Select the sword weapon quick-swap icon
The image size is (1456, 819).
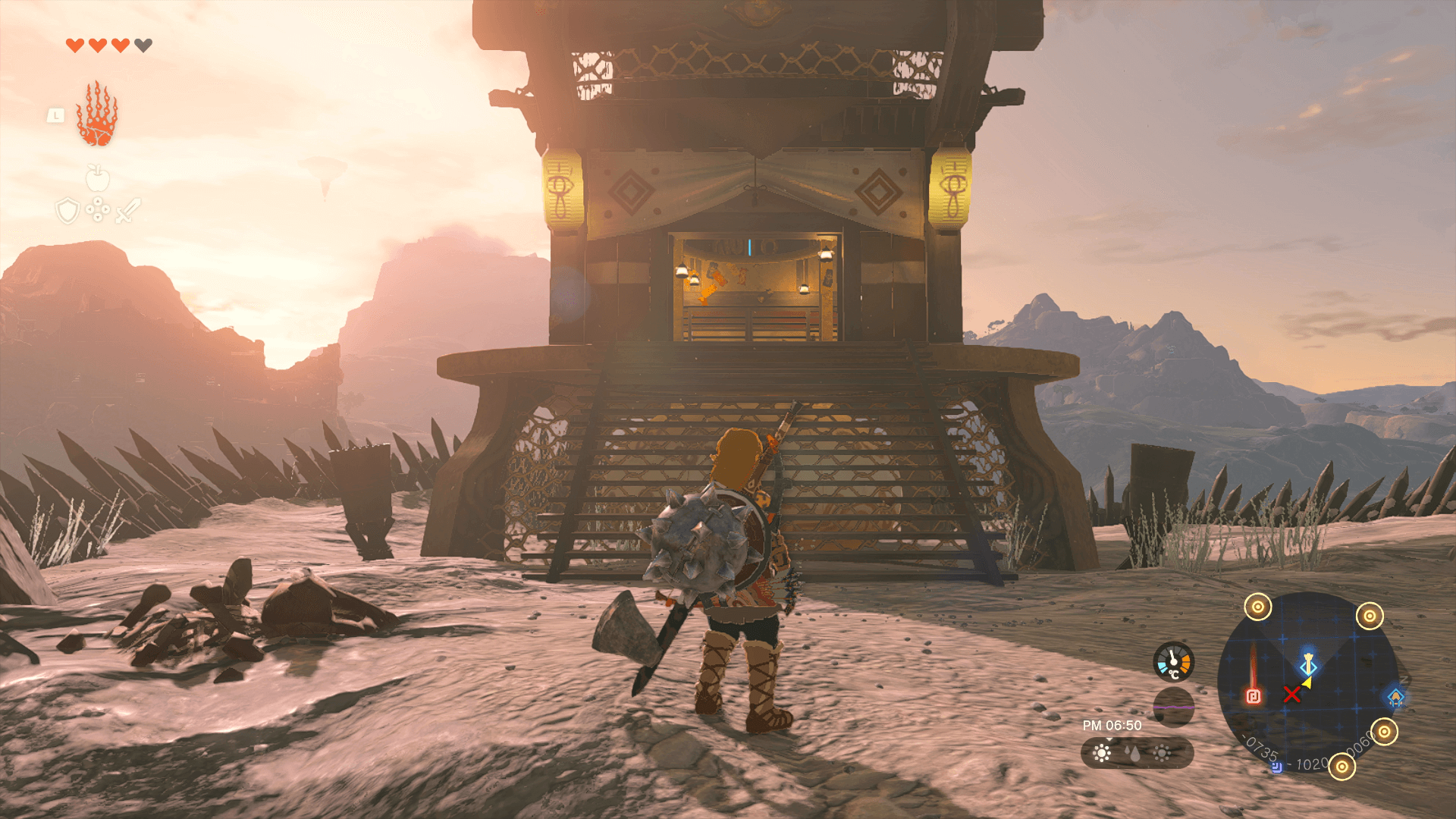pos(128,210)
